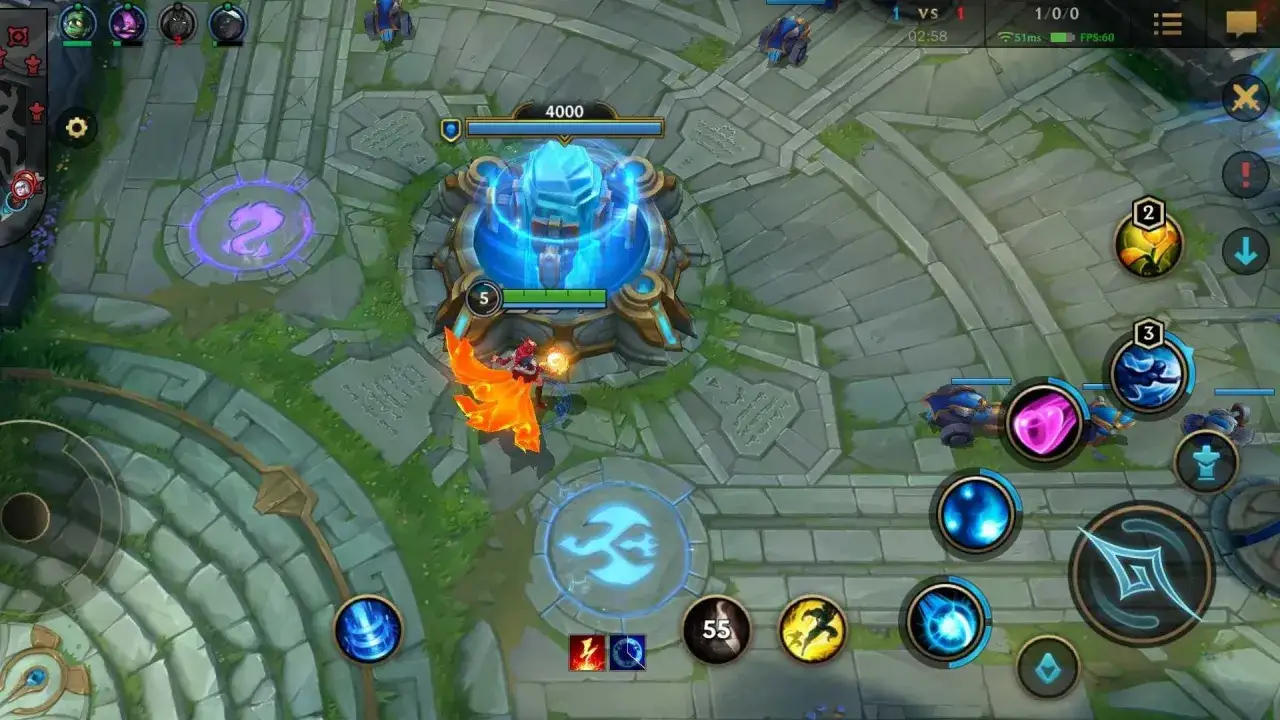Use the Flash summoner spell
This screenshot has height=720, width=1280.
(812, 629)
